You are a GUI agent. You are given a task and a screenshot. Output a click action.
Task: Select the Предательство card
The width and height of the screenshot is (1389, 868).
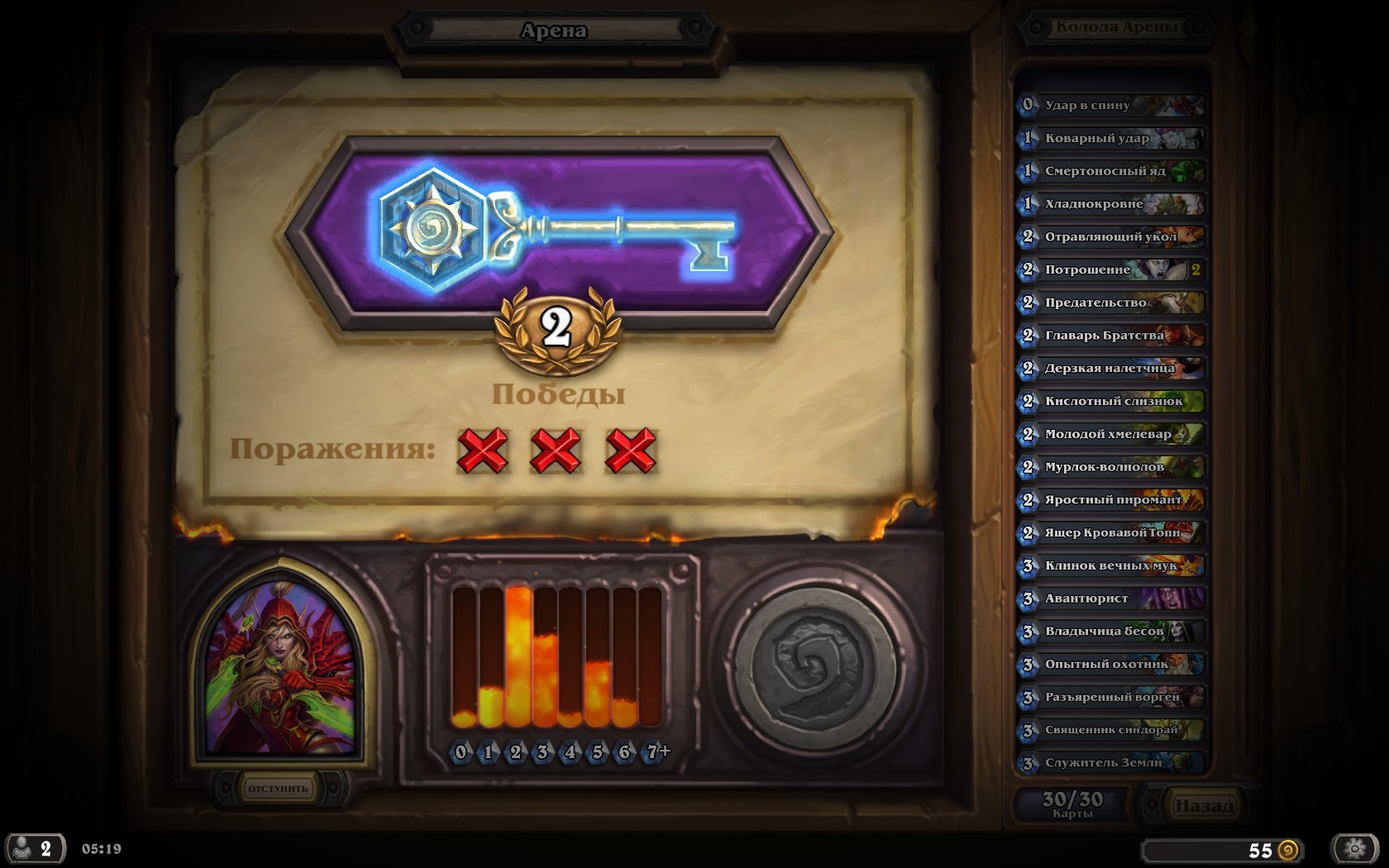coord(1110,303)
